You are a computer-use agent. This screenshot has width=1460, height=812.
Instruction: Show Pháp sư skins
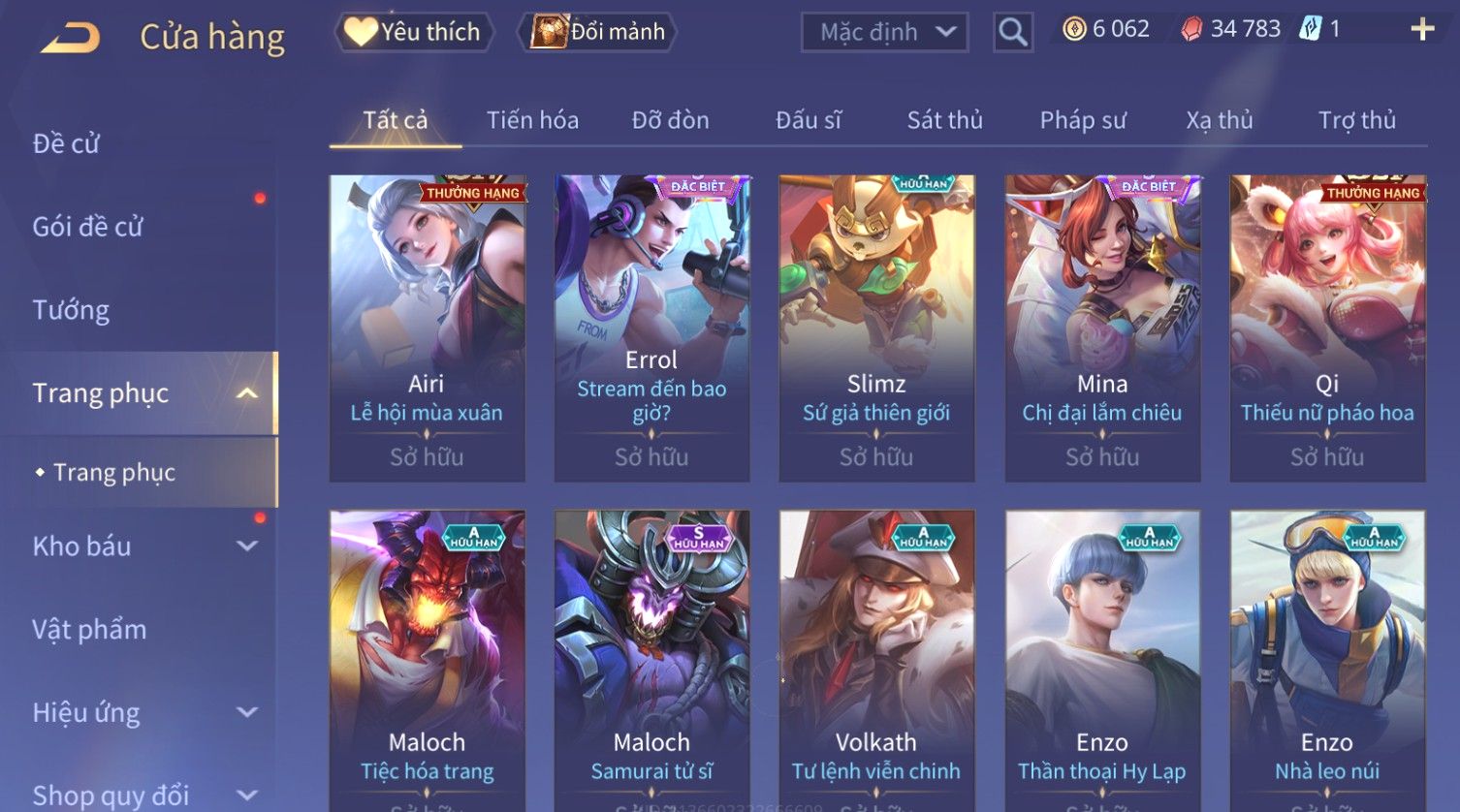tap(1083, 120)
